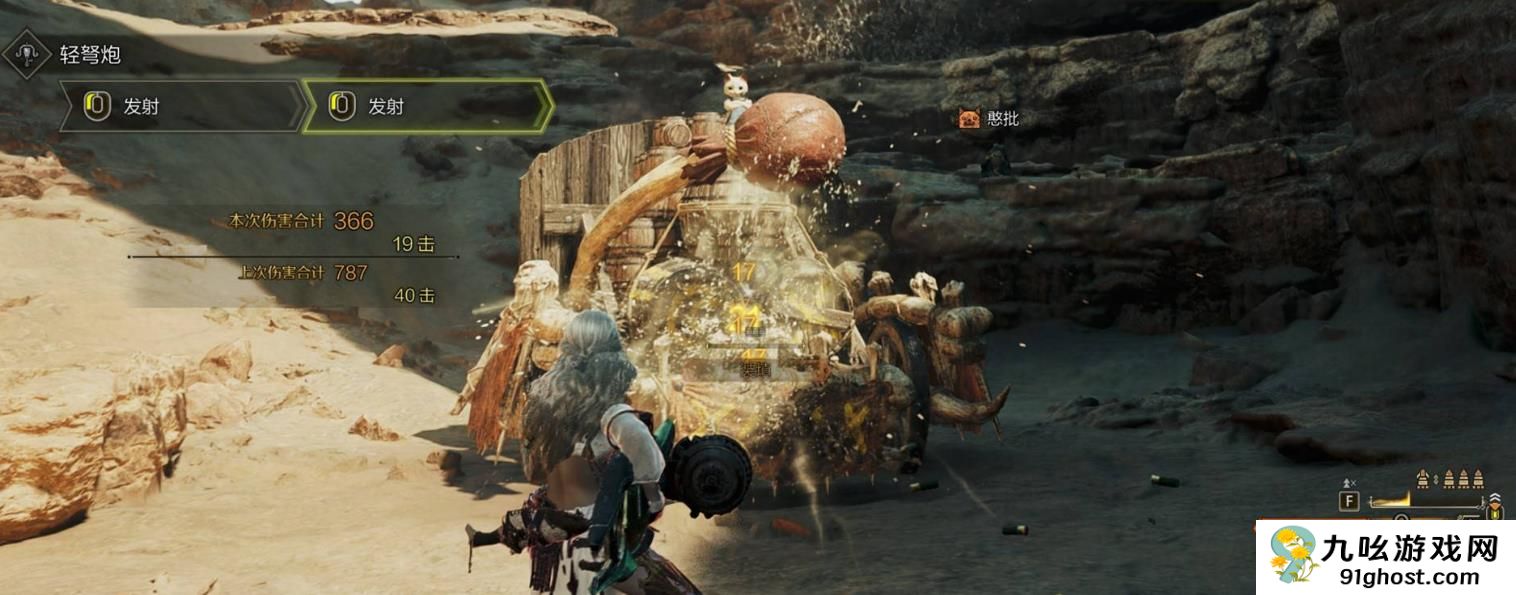Click the 憨批 Palico name tag
Image resolution: width=1516 pixels, height=595 pixels.
click(988, 119)
